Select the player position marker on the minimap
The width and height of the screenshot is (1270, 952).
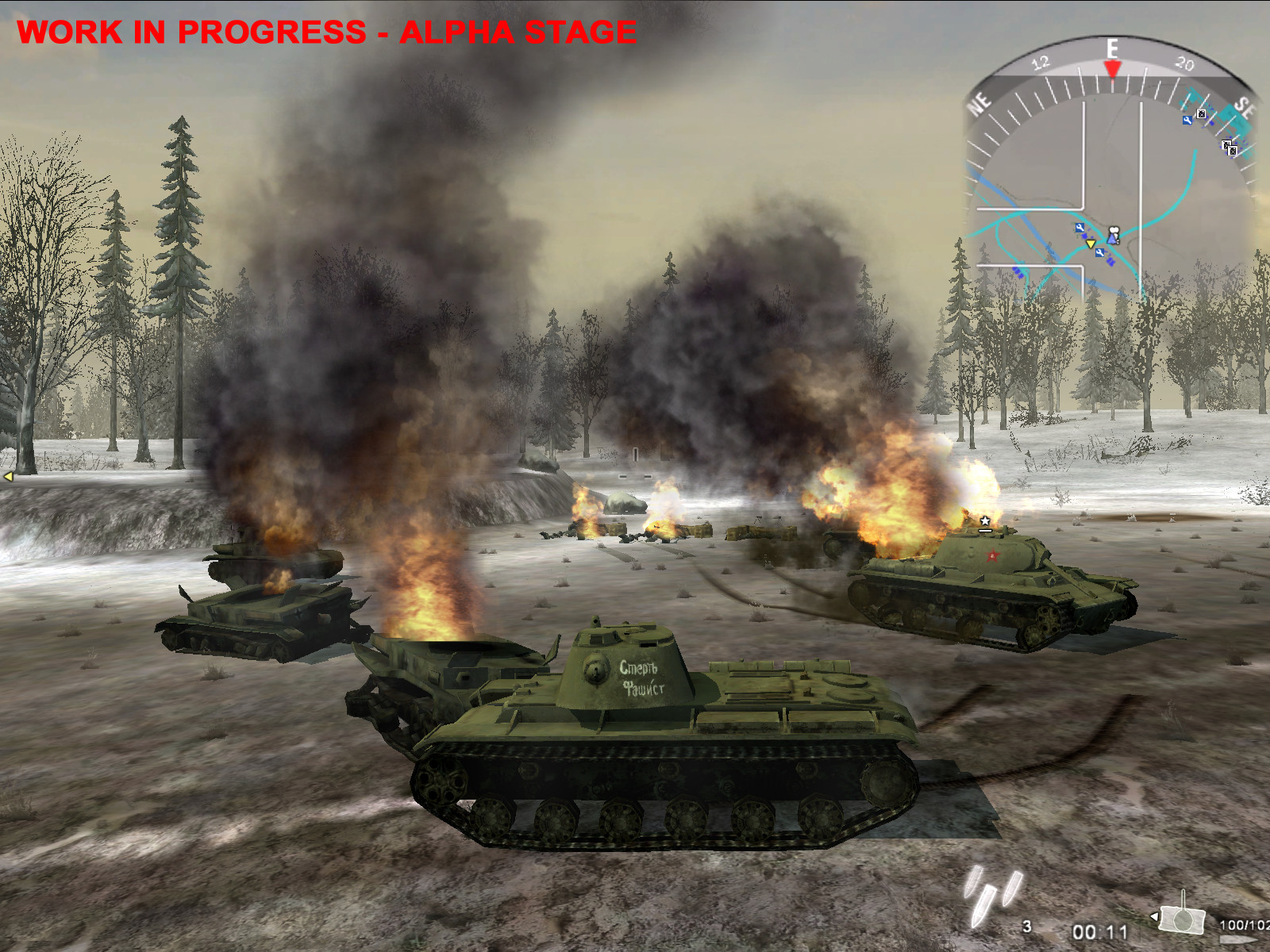pyautogui.click(x=1112, y=239)
